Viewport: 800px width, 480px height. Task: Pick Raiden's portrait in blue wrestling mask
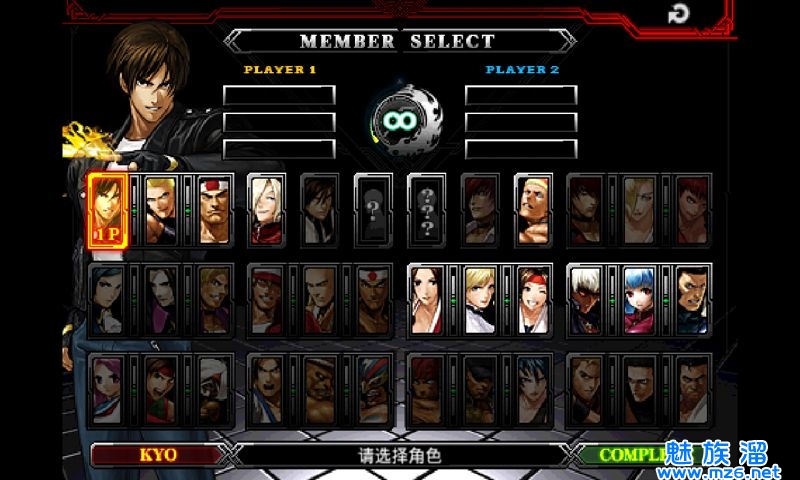pyautogui.click(x=374, y=388)
